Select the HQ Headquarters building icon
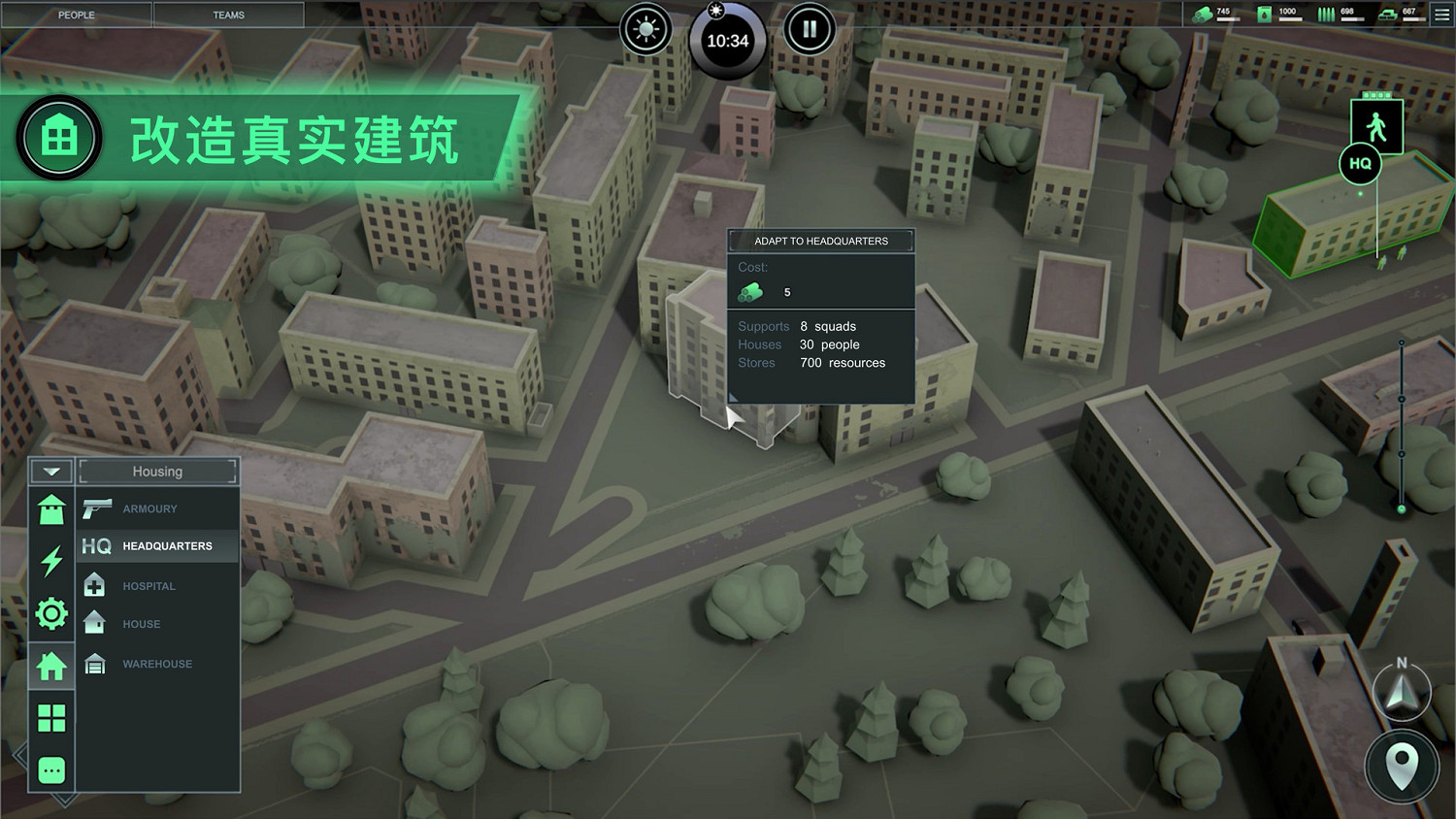 pyautogui.click(x=95, y=545)
